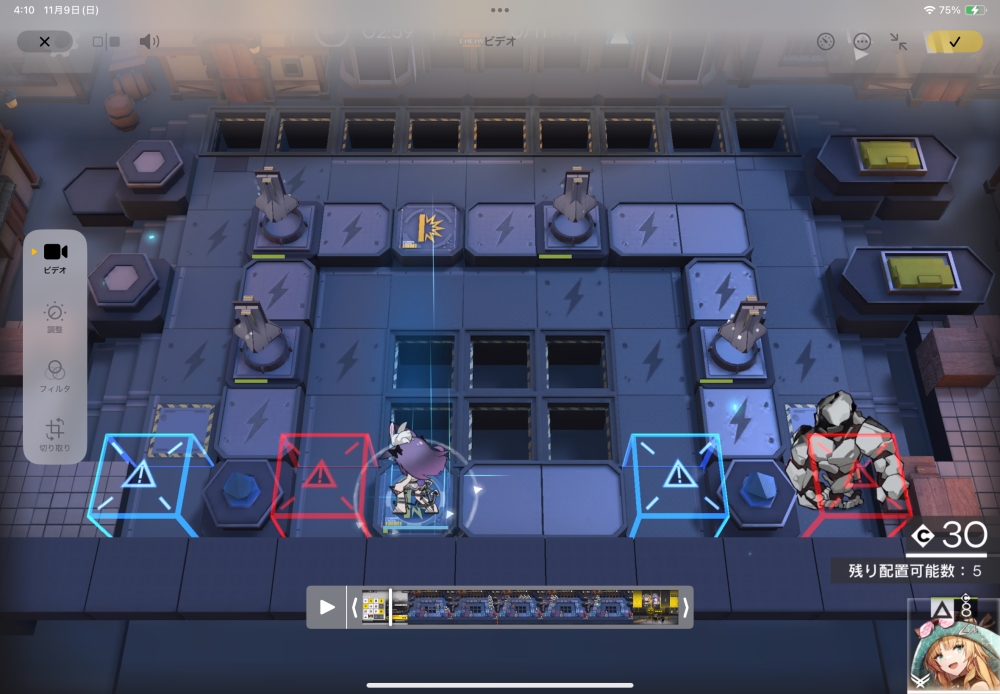Image resolution: width=1000 pixels, height=694 pixels.
Task: Open the 調整 adjustment tools
Action: tap(55, 317)
